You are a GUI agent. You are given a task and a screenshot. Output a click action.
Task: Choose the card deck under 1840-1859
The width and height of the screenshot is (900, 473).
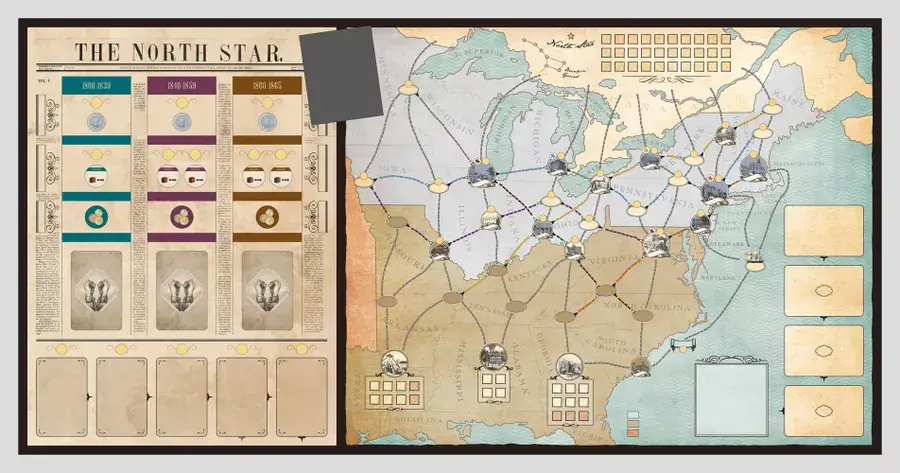[x=181, y=290]
